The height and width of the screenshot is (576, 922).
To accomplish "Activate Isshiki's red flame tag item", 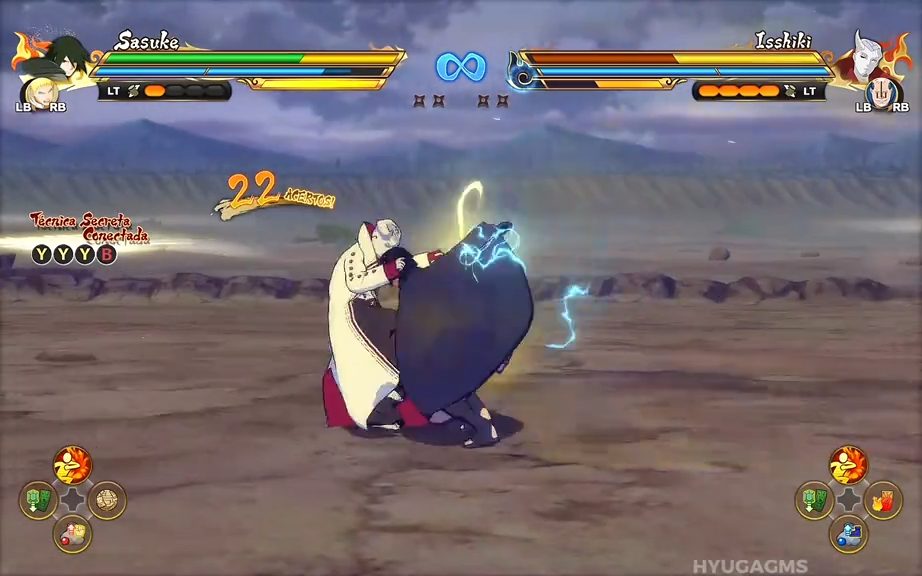I will (883, 499).
